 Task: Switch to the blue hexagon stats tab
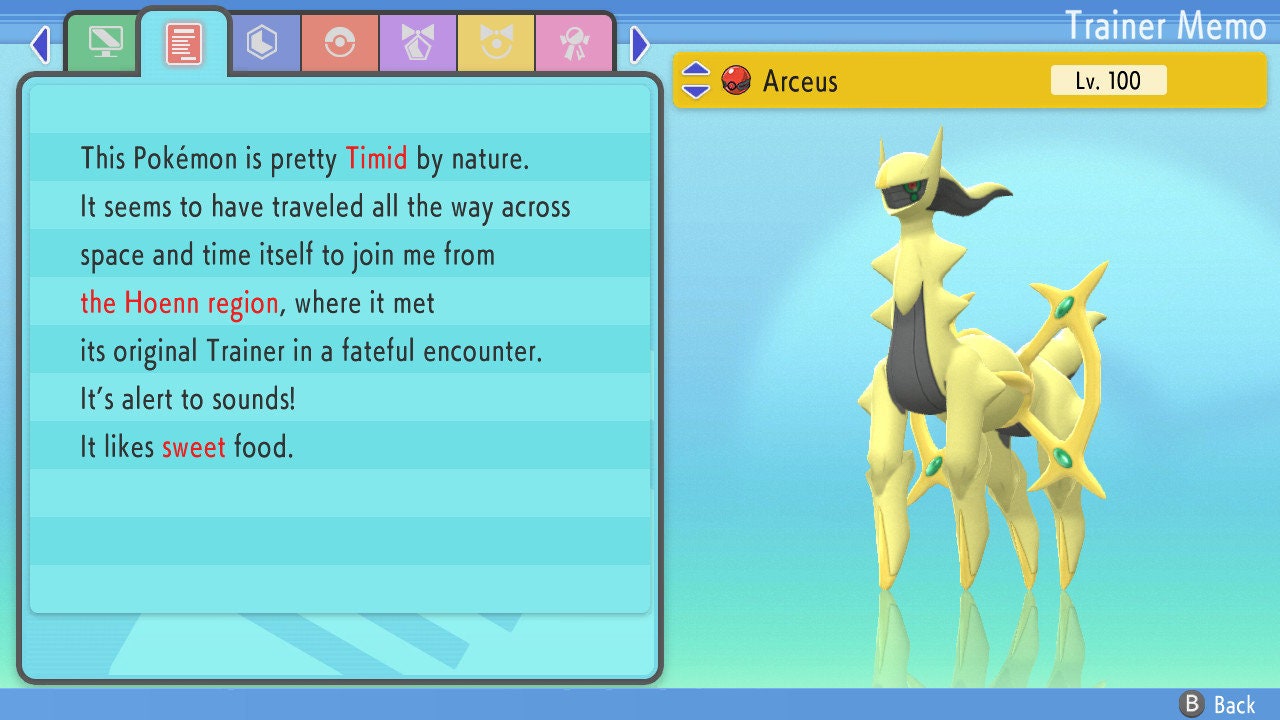click(x=262, y=43)
